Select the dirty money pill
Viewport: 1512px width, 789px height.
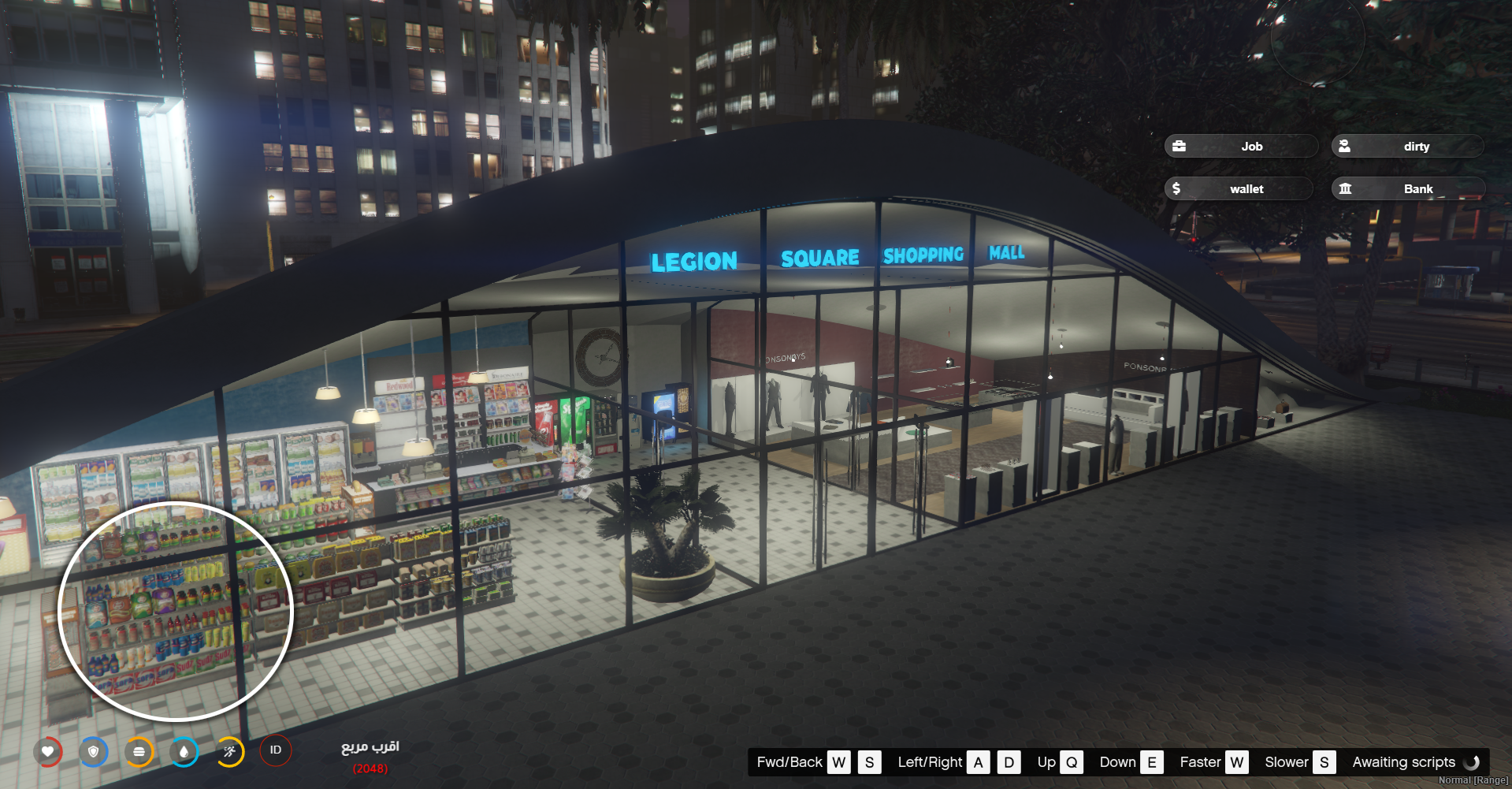(x=1406, y=146)
